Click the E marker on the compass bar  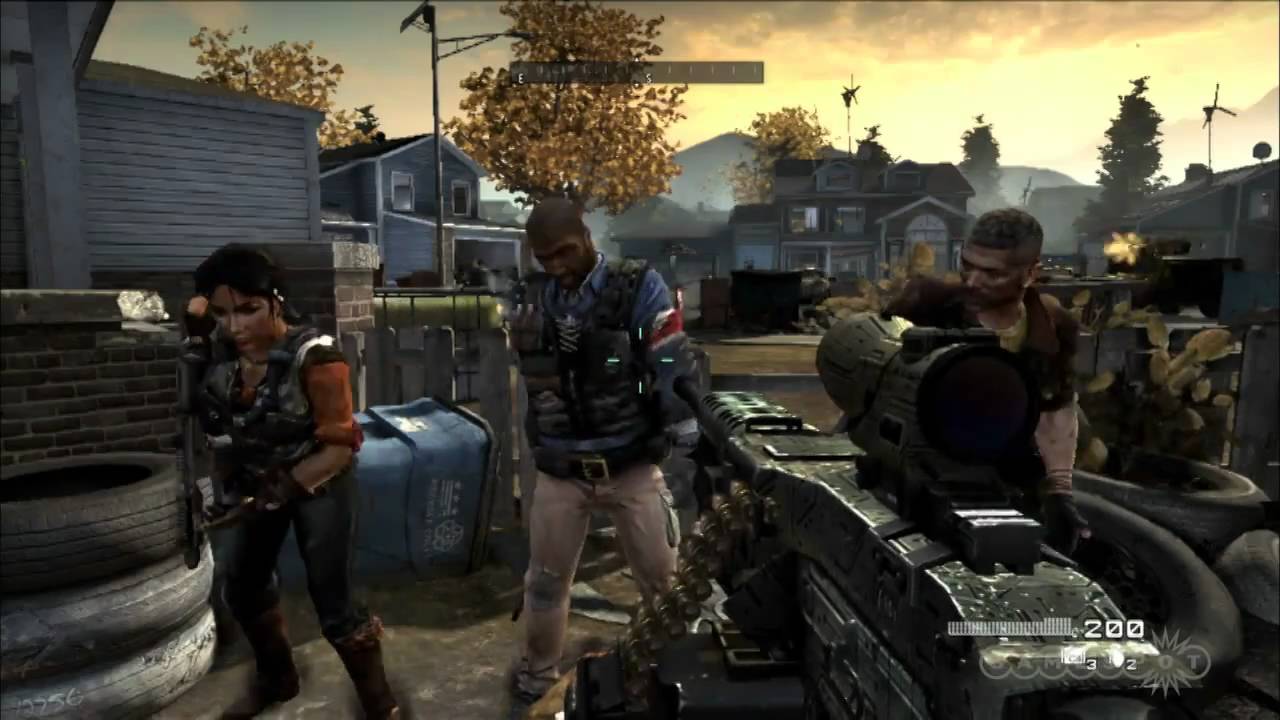click(520, 77)
